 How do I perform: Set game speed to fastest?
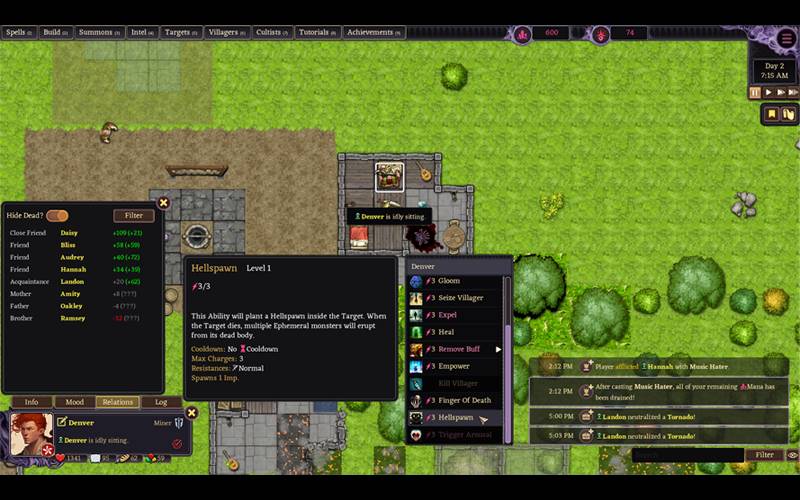pos(792,93)
